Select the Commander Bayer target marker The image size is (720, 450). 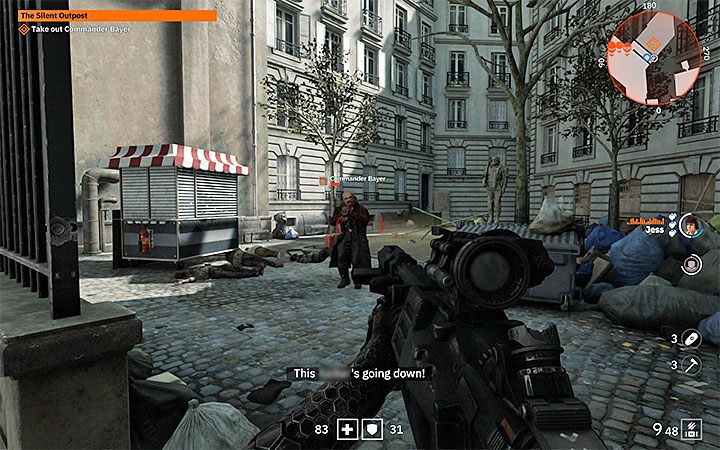[x=323, y=181]
